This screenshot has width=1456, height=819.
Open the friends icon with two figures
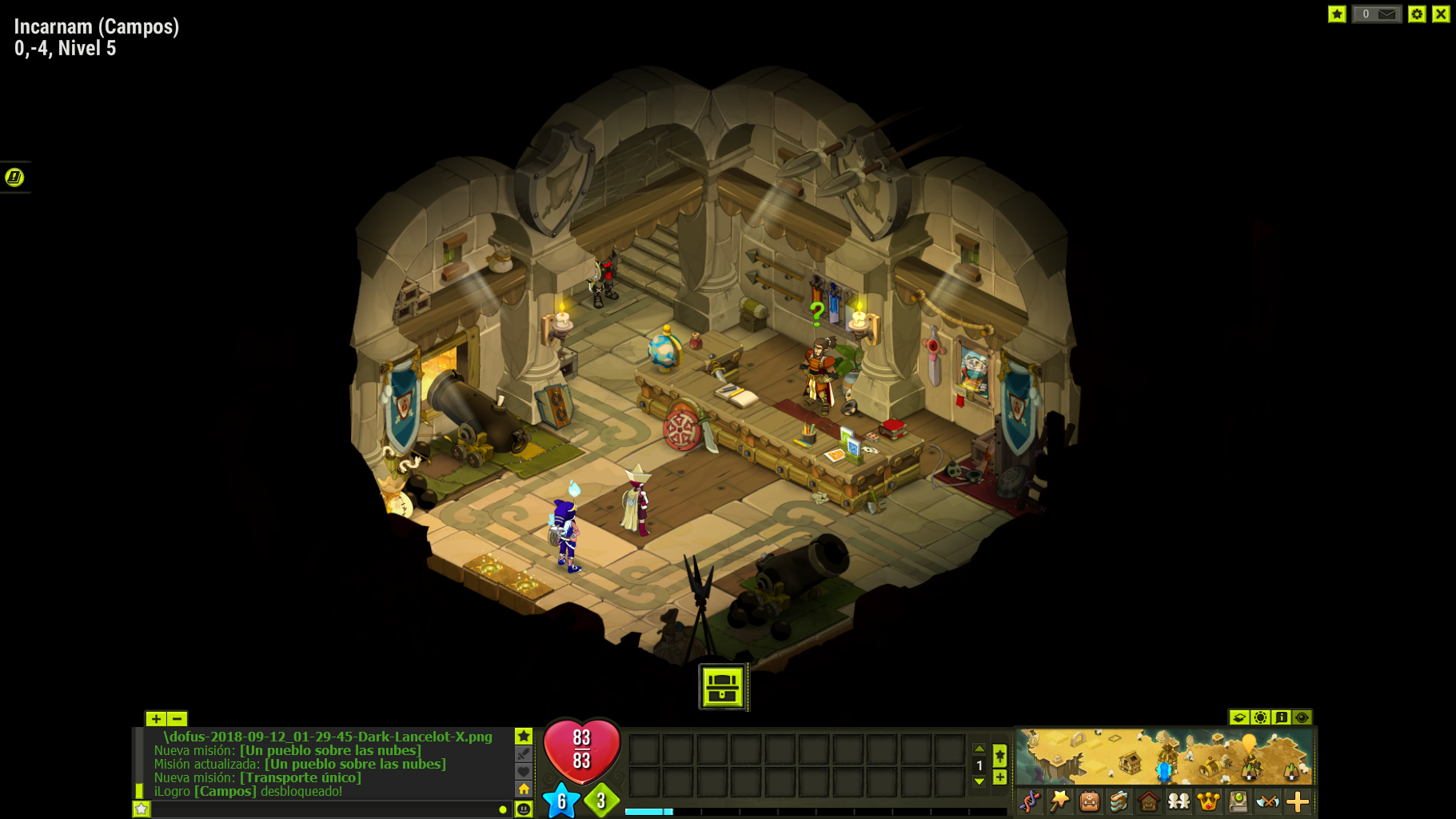point(1179,801)
